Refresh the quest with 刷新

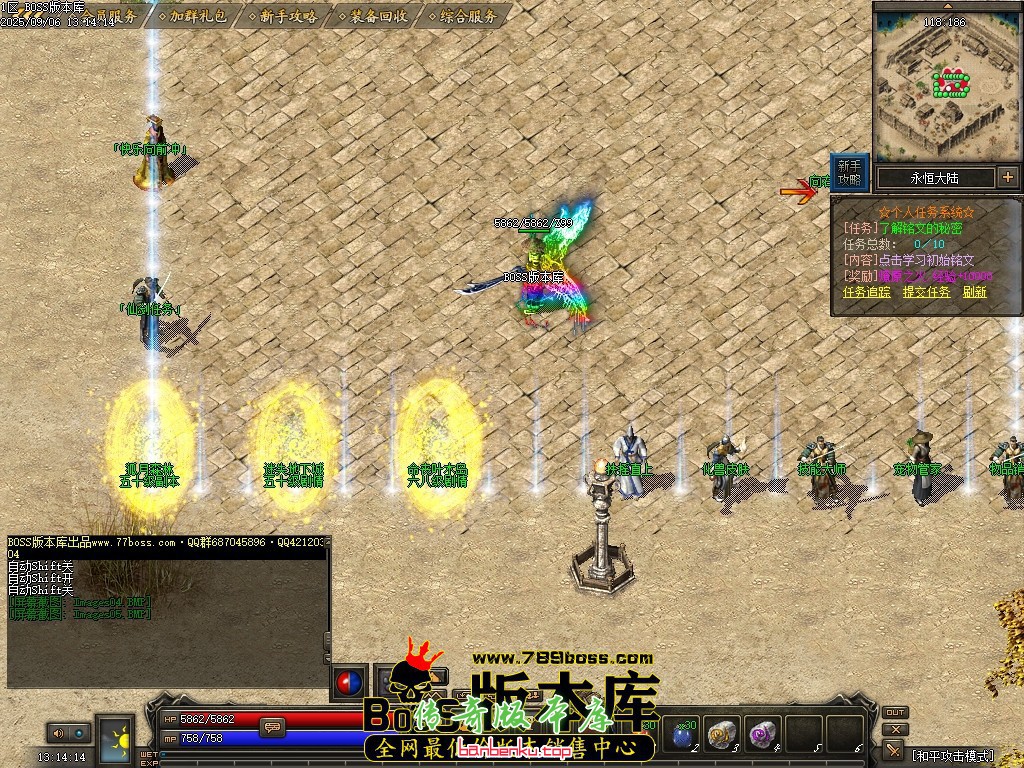click(975, 292)
